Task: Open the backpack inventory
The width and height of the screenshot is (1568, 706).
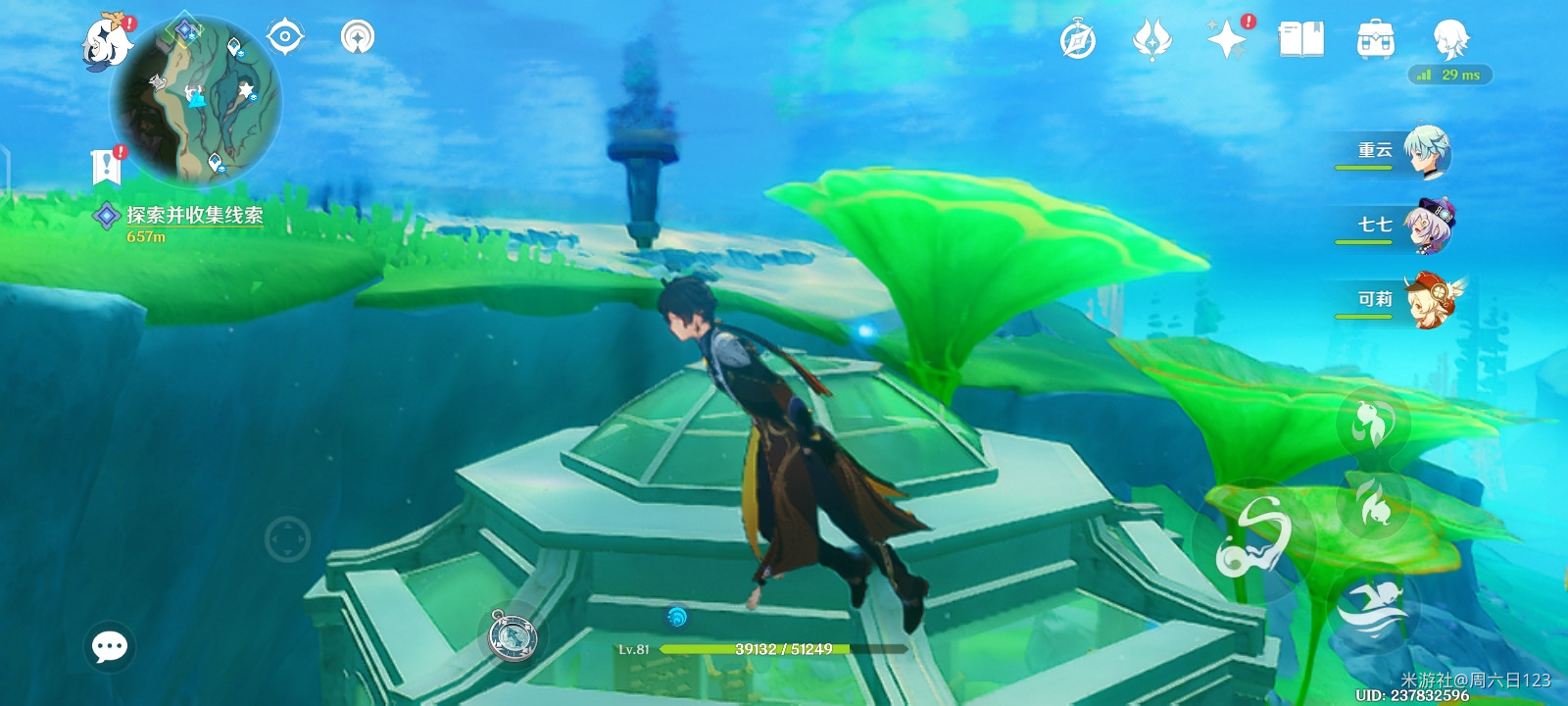Action: 1375,40
